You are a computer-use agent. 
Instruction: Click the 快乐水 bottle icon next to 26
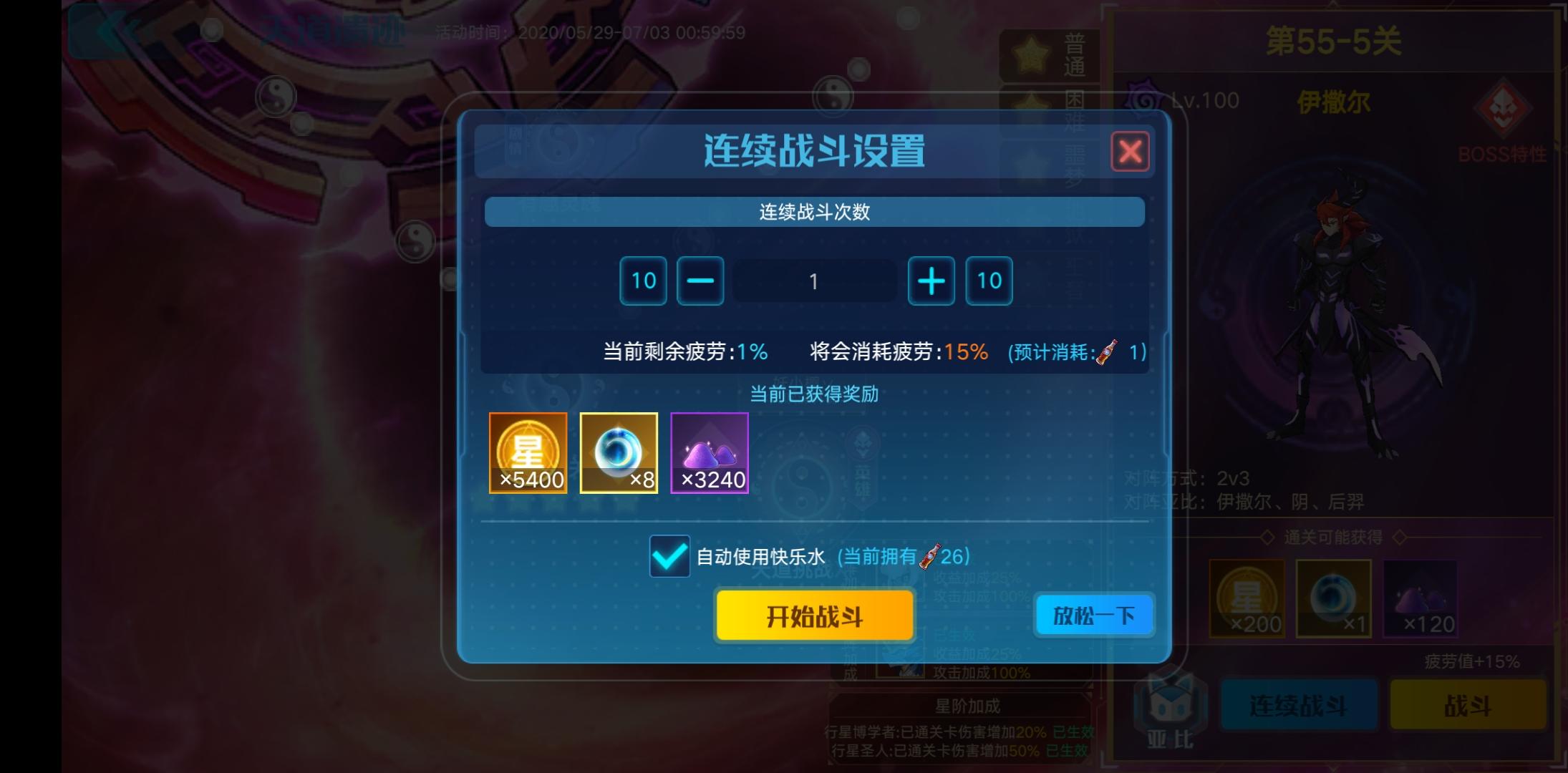[929, 558]
